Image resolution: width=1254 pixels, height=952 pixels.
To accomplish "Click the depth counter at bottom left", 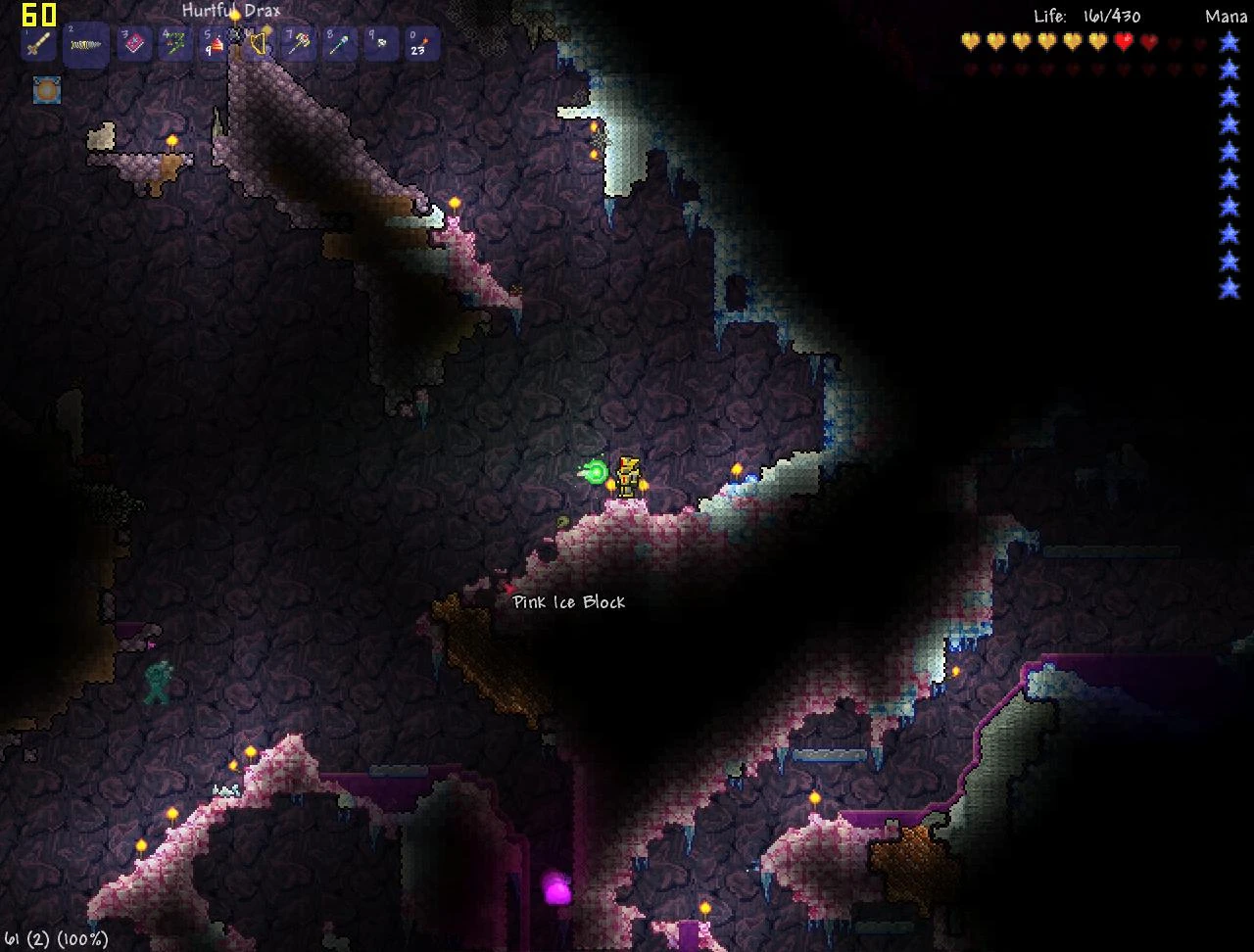I will point(54,938).
